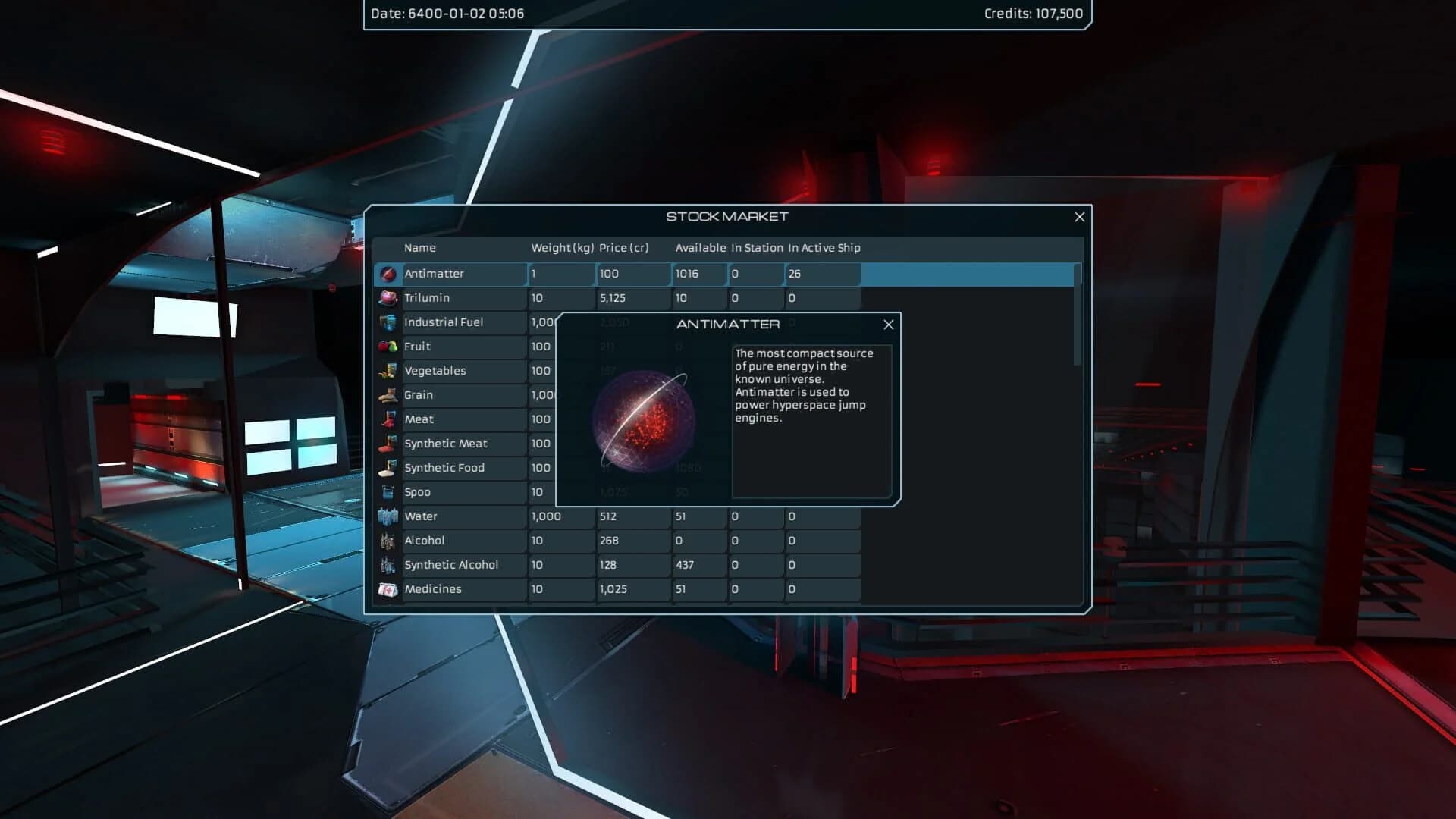Select the Synthetic Meat icon
The image size is (1456, 819).
[388, 444]
